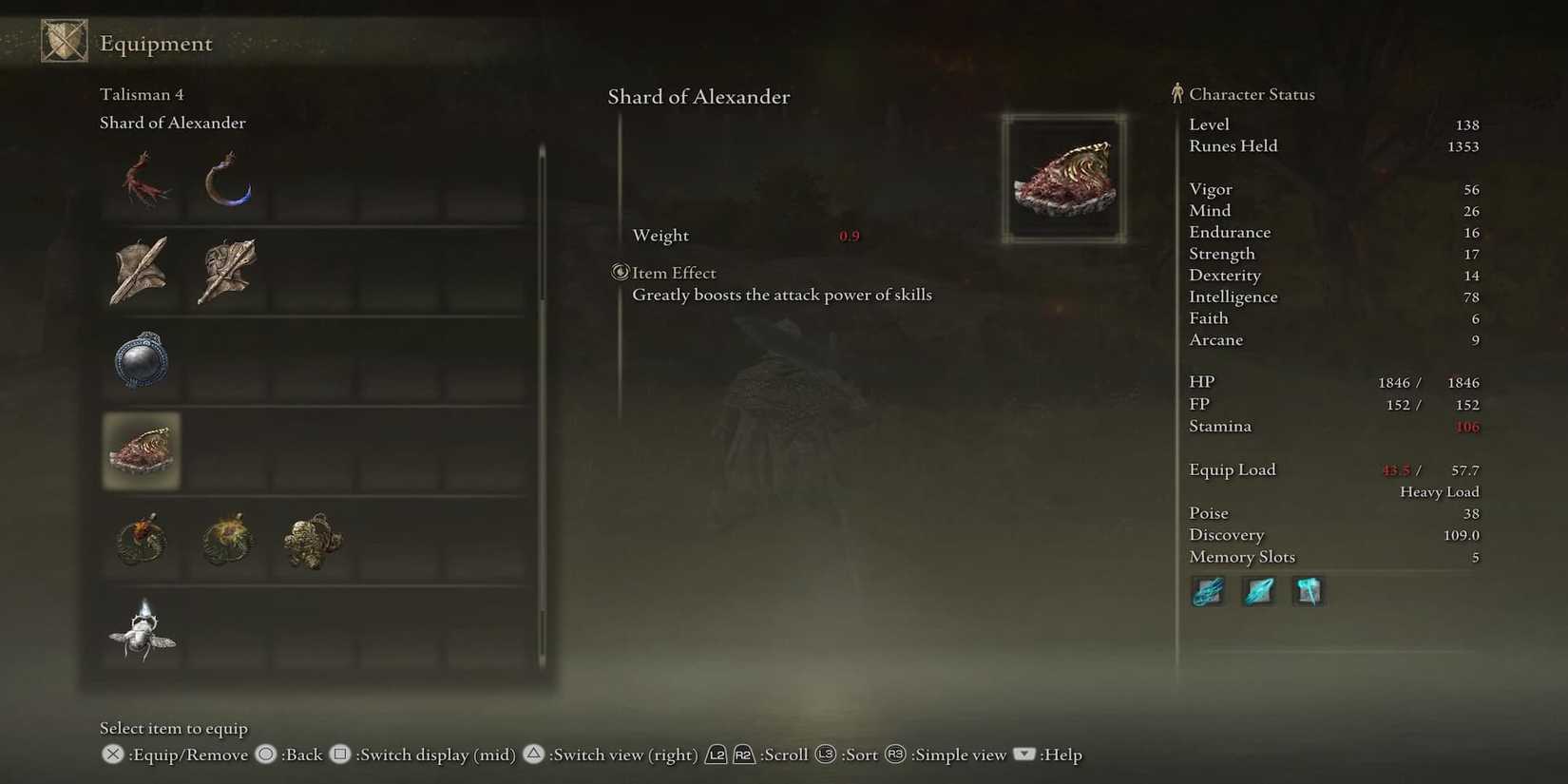Click the red branch talisman in the top row
The width and height of the screenshot is (1568, 784).
tap(141, 181)
